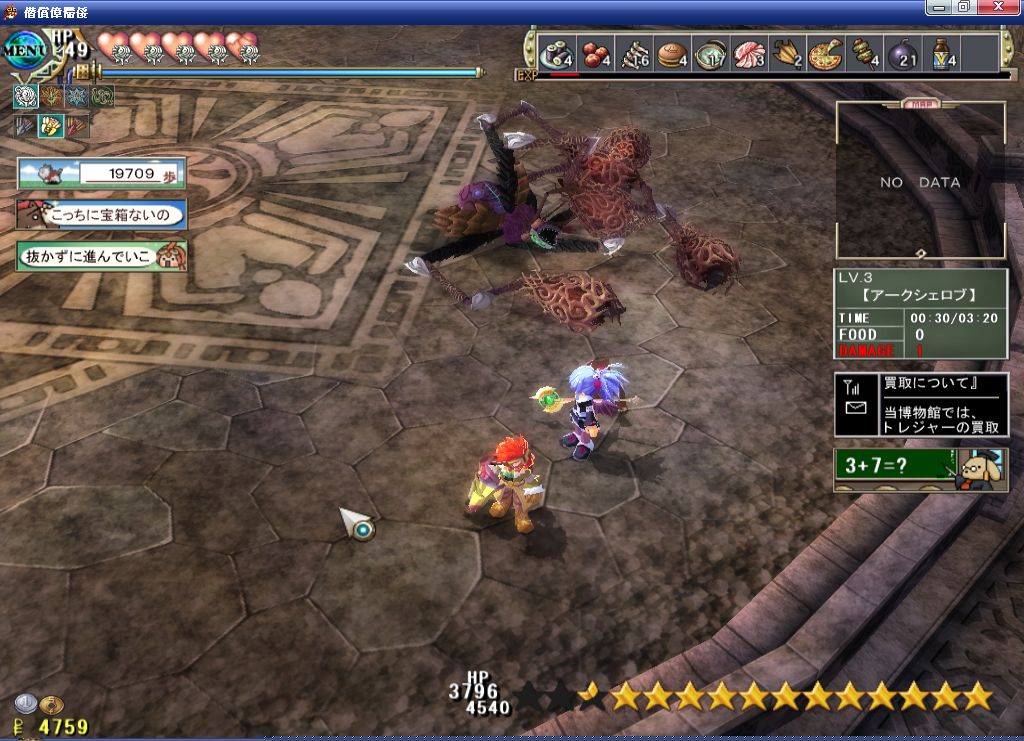Click the NO DATA minimap
This screenshot has width=1024, height=741.
[920, 182]
